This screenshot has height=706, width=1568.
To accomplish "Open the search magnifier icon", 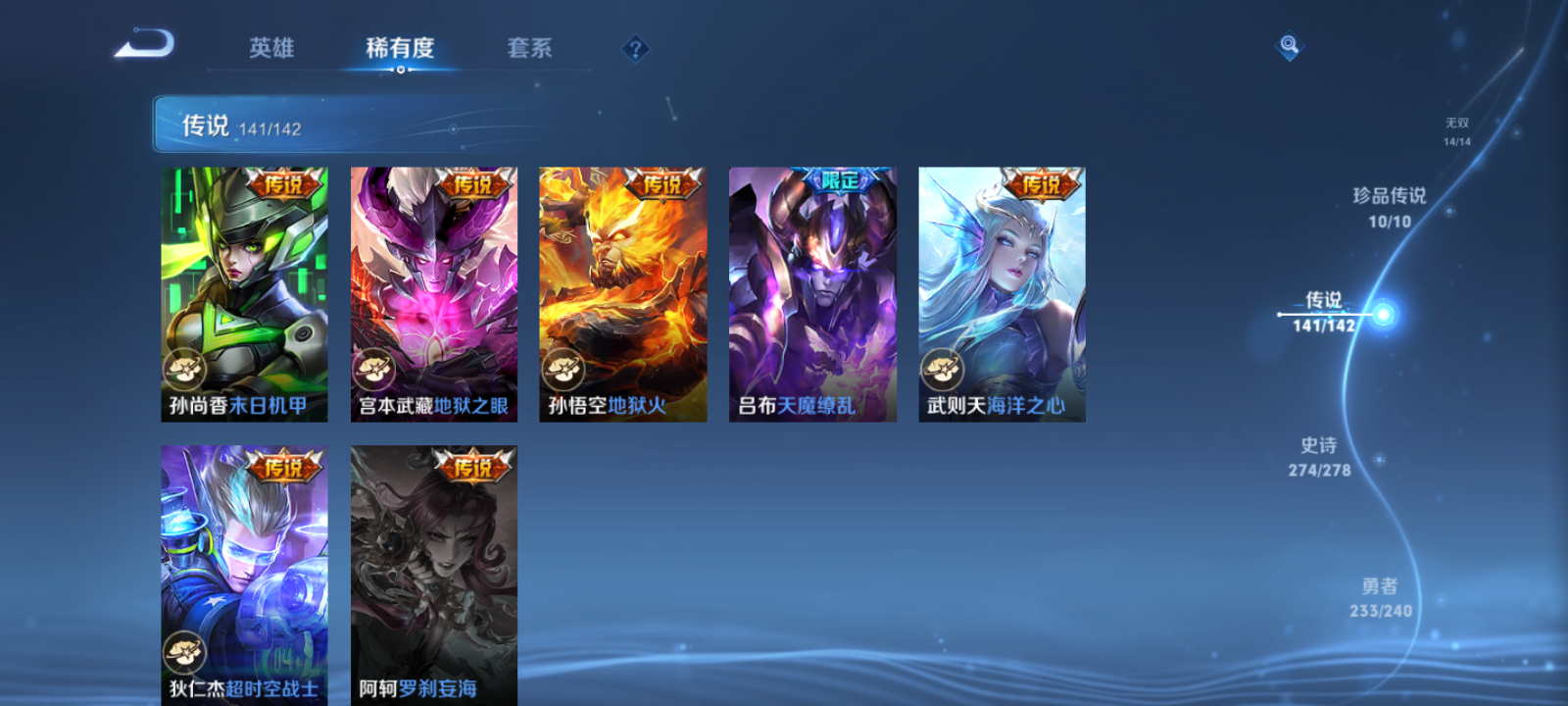I will pos(1290,43).
